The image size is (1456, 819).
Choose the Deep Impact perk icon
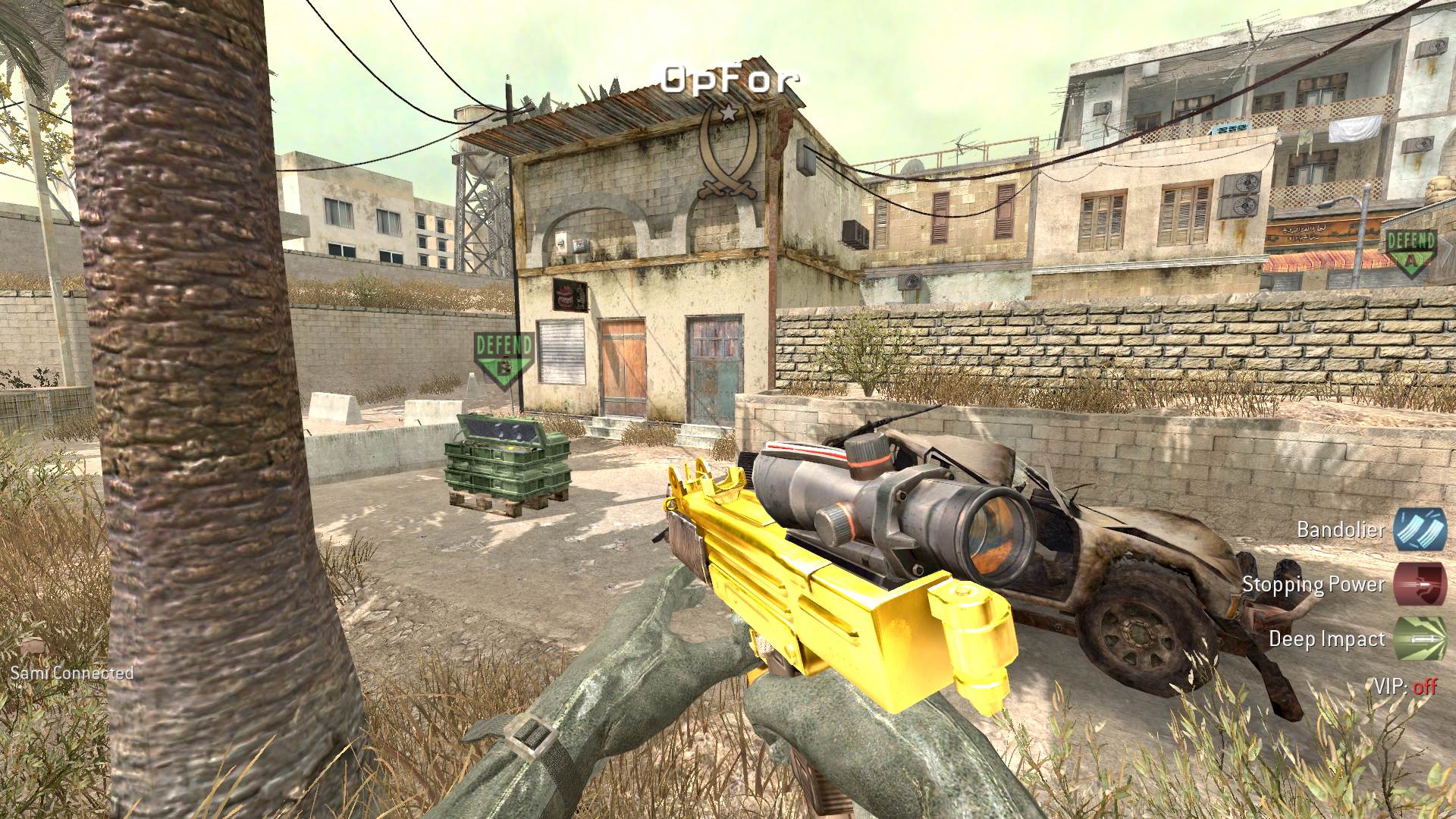point(1419,640)
